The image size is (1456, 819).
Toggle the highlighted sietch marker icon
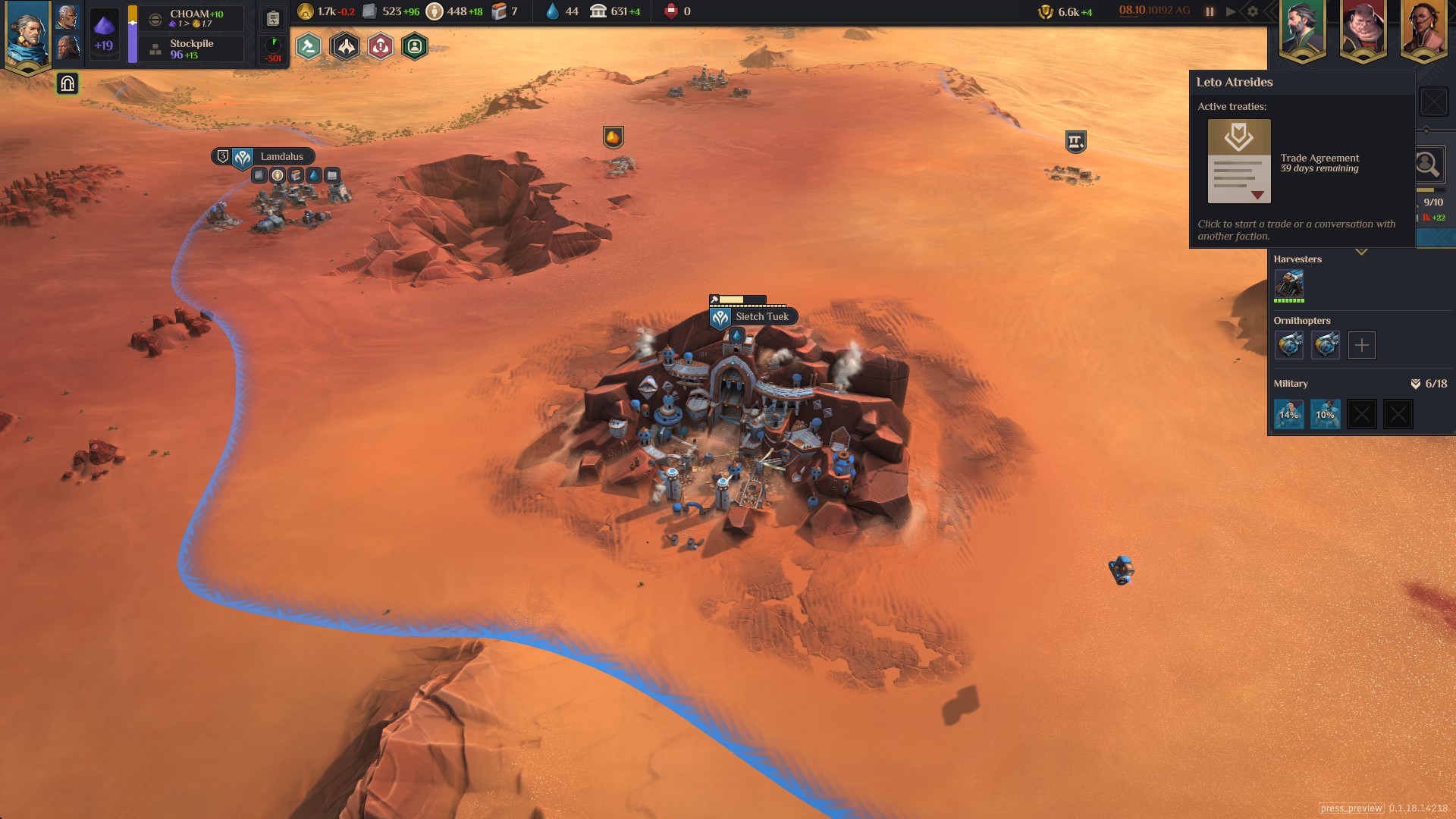(x=67, y=83)
